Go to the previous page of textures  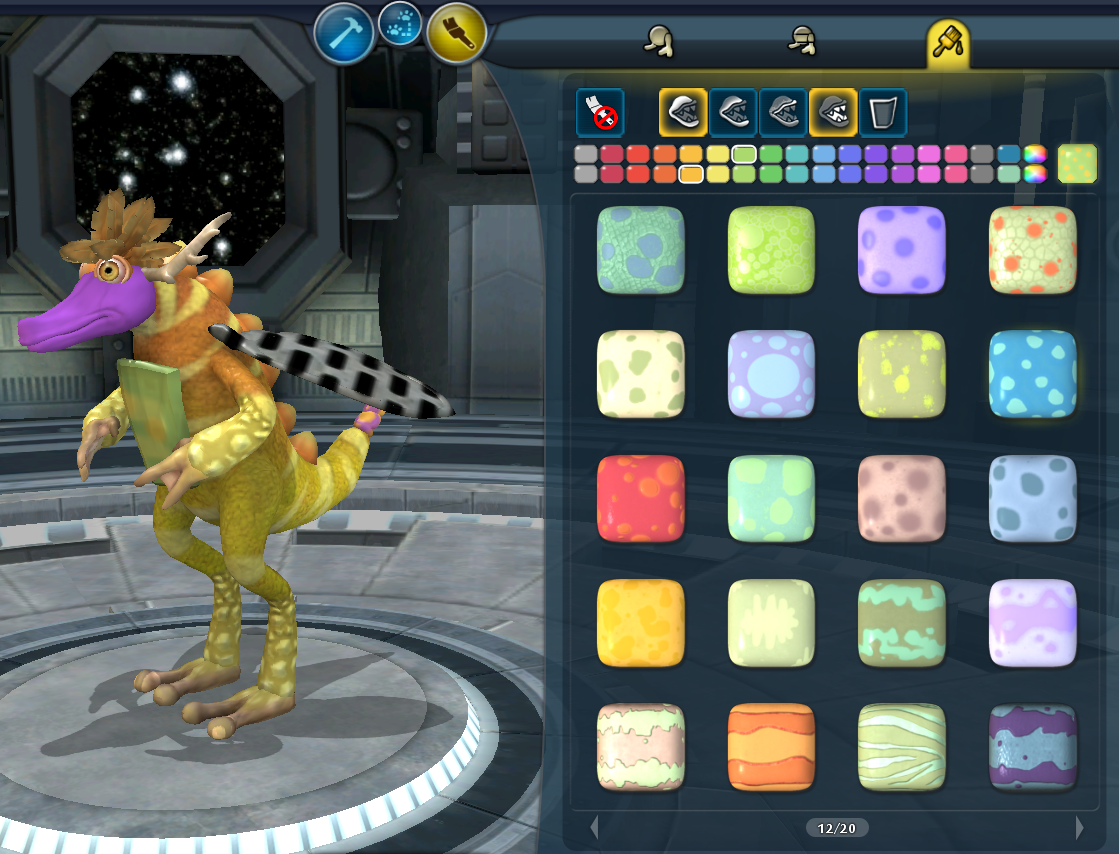(x=594, y=828)
